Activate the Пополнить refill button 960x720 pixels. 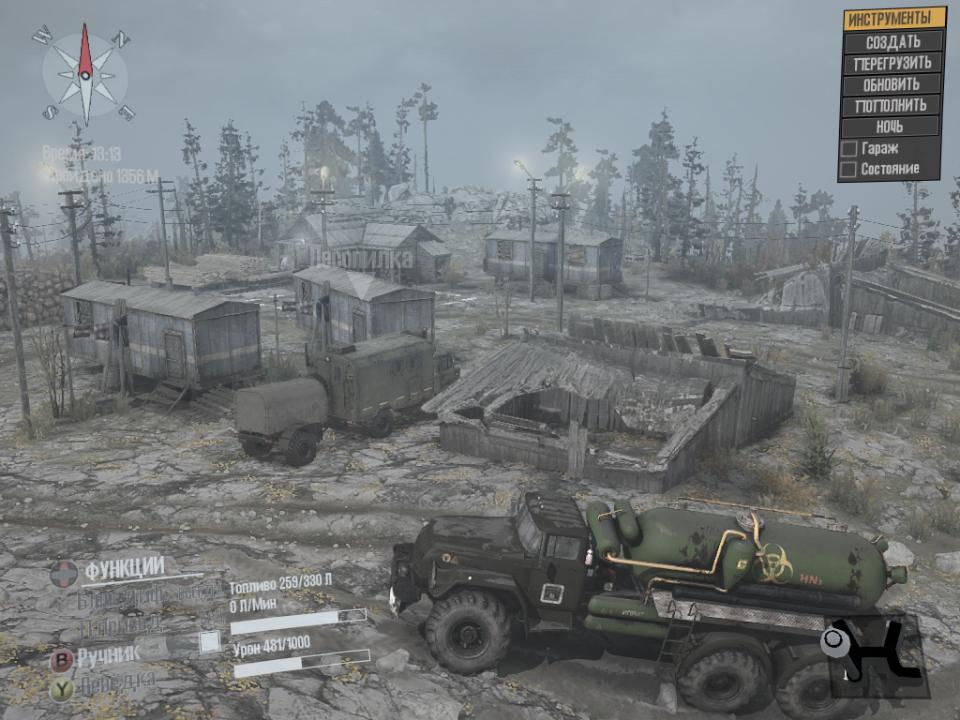click(x=893, y=105)
